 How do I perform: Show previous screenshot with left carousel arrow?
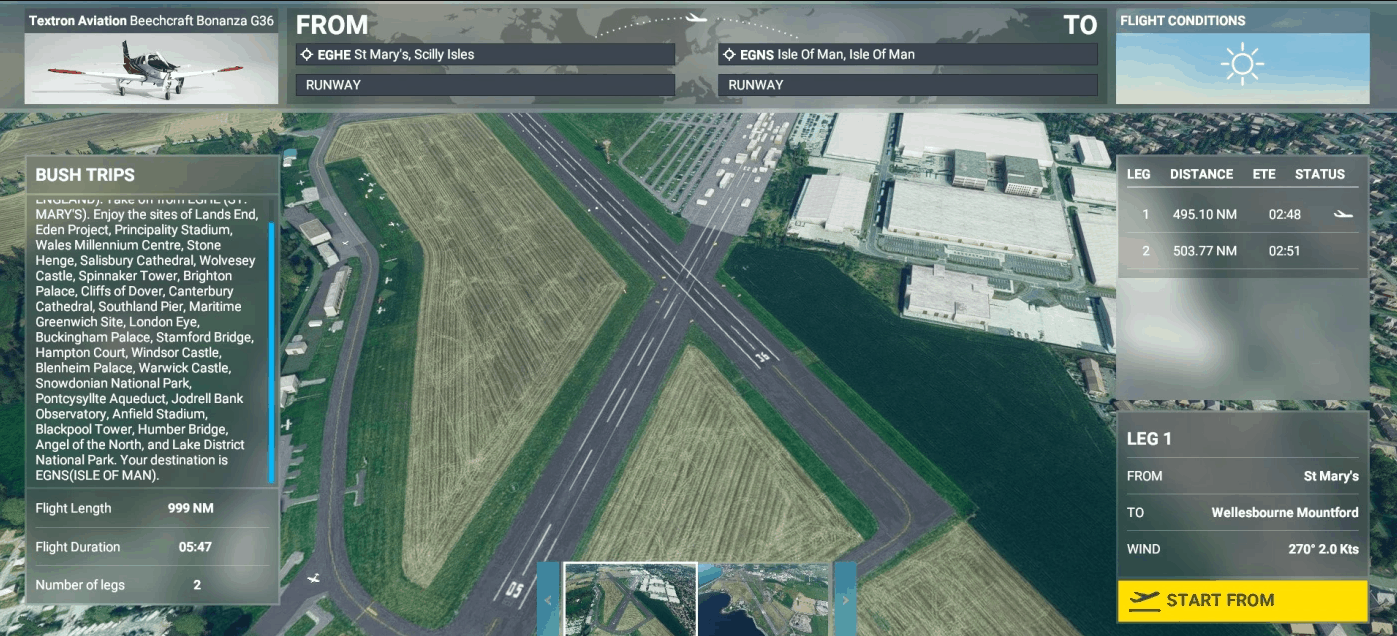point(549,600)
